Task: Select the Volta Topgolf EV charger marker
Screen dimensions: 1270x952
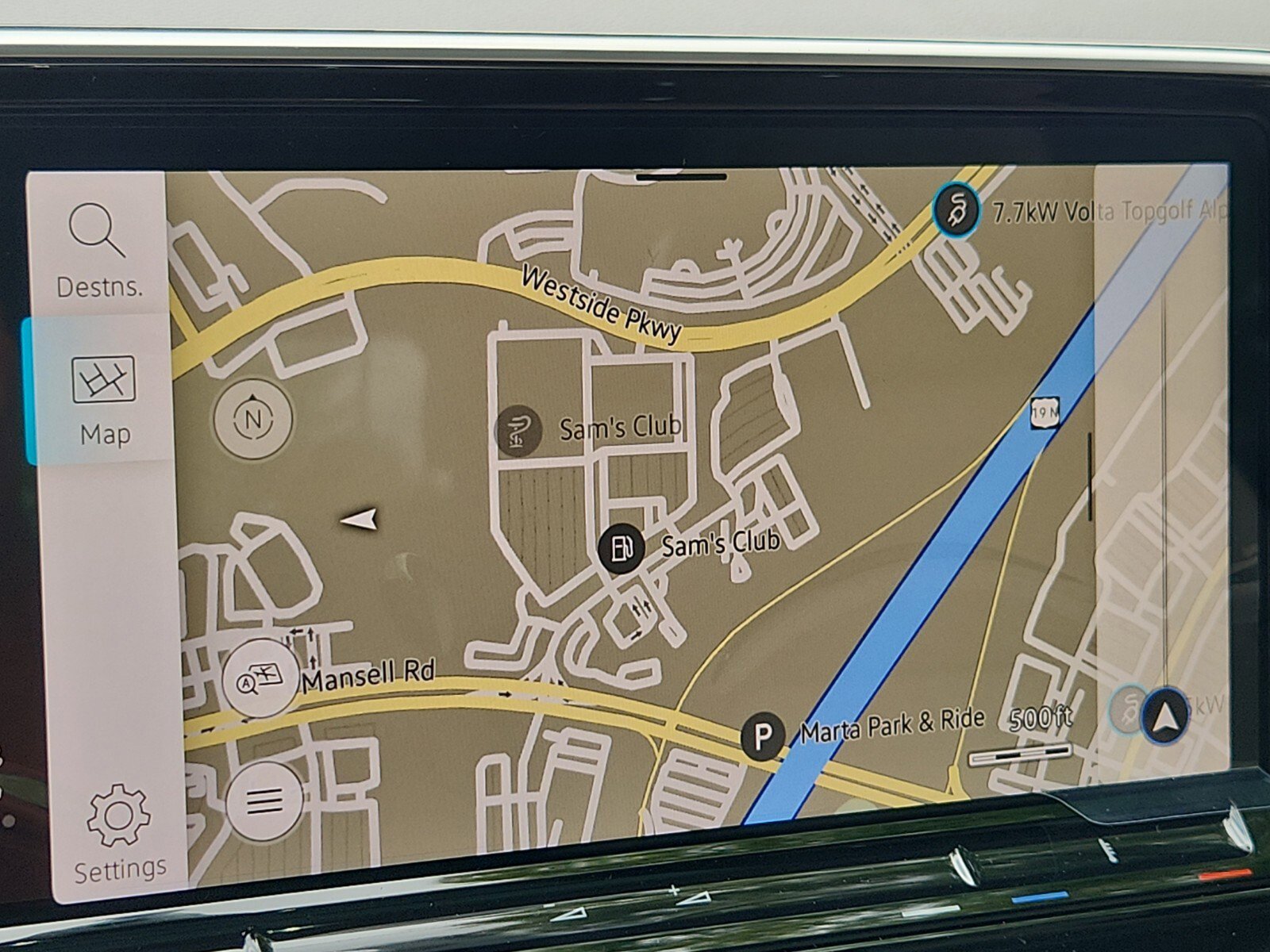Action: 956,210
